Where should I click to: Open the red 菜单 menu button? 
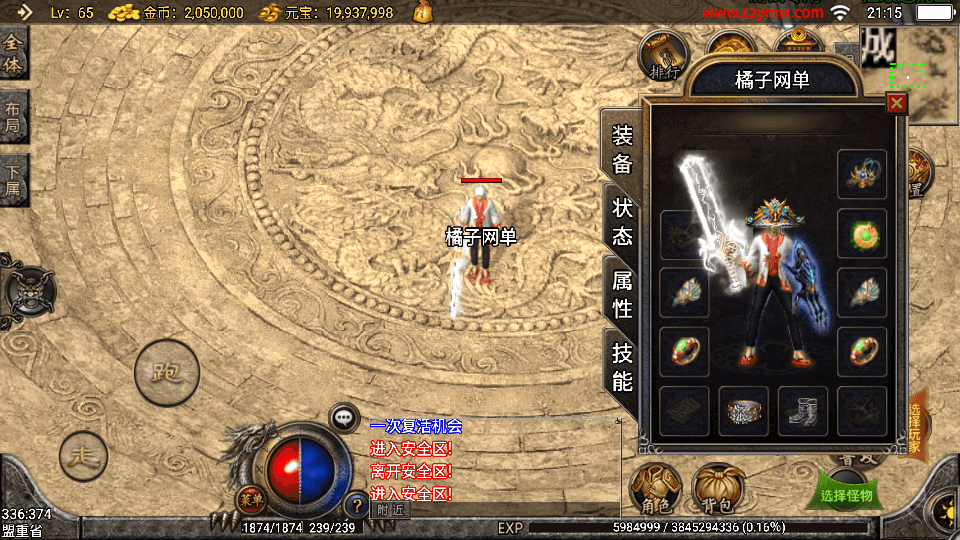coord(250,497)
